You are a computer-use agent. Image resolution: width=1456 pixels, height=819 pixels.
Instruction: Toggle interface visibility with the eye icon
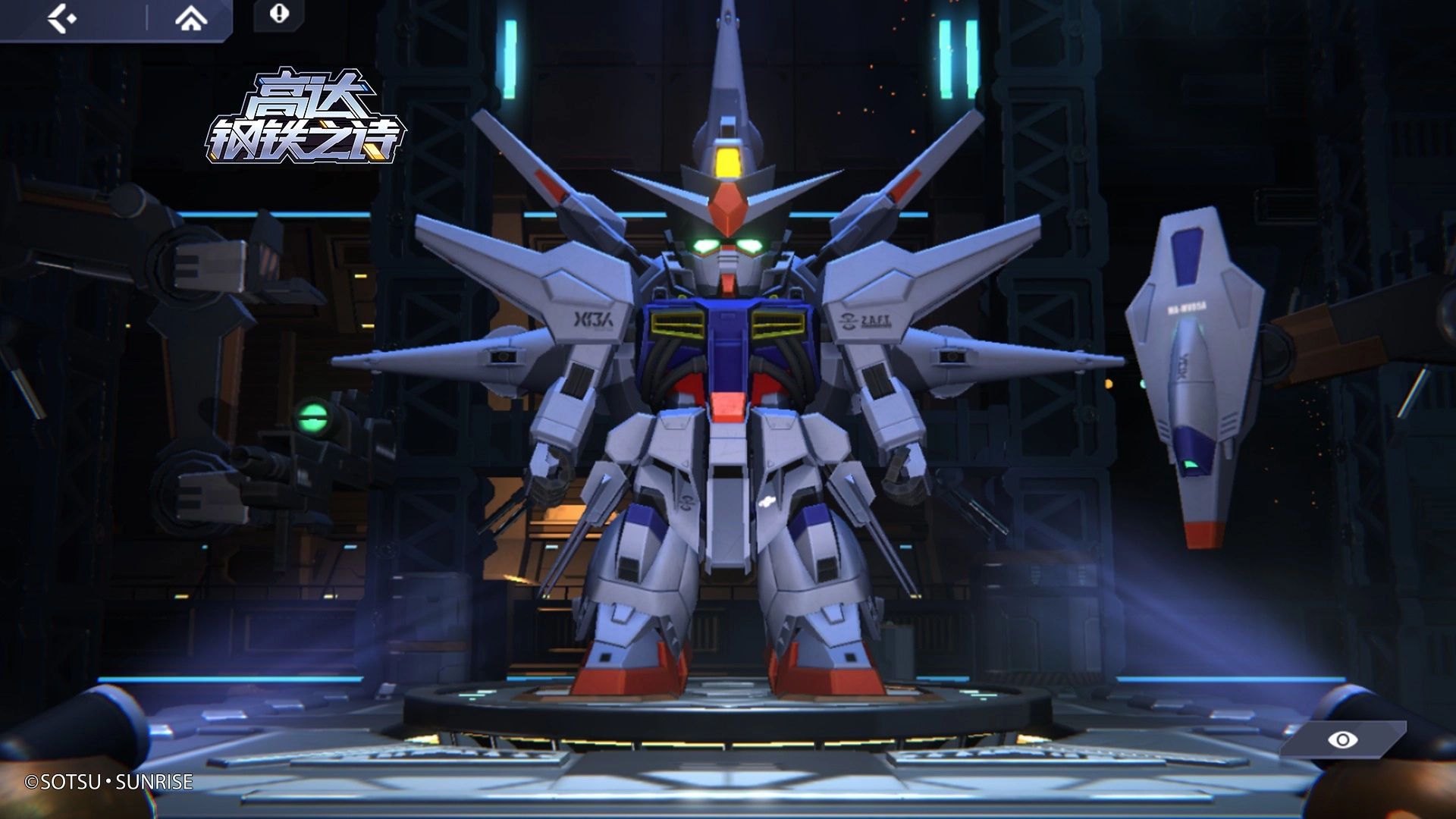[x=1342, y=739]
